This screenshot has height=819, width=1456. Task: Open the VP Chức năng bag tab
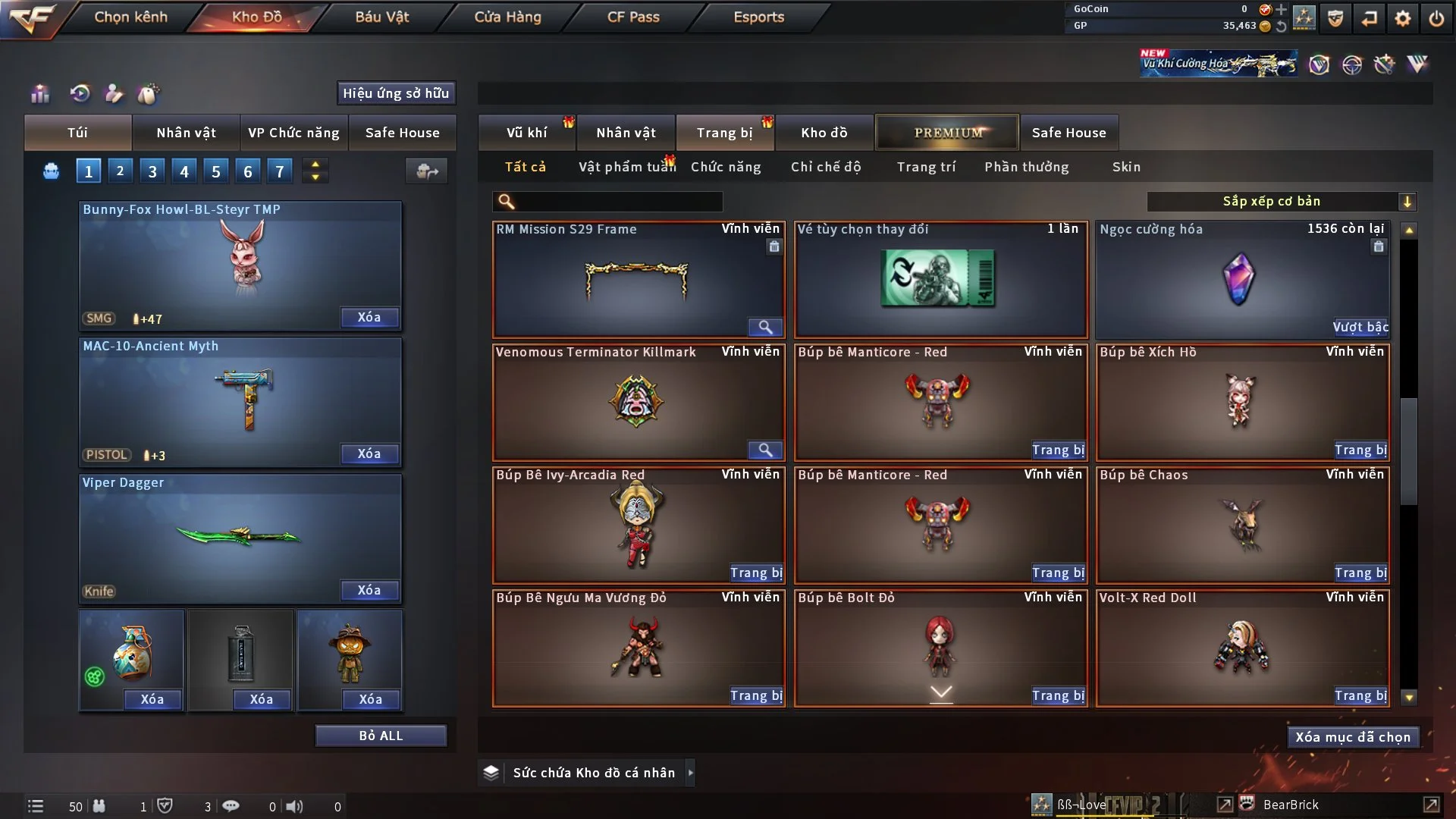pyautogui.click(x=293, y=133)
